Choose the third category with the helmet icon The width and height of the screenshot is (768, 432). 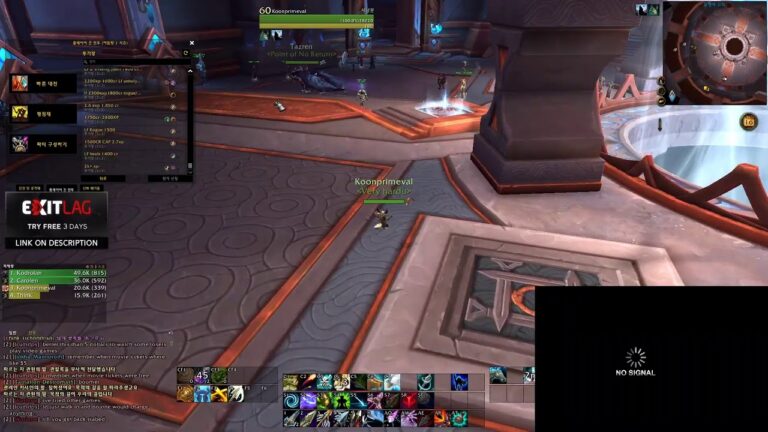tap(20, 144)
